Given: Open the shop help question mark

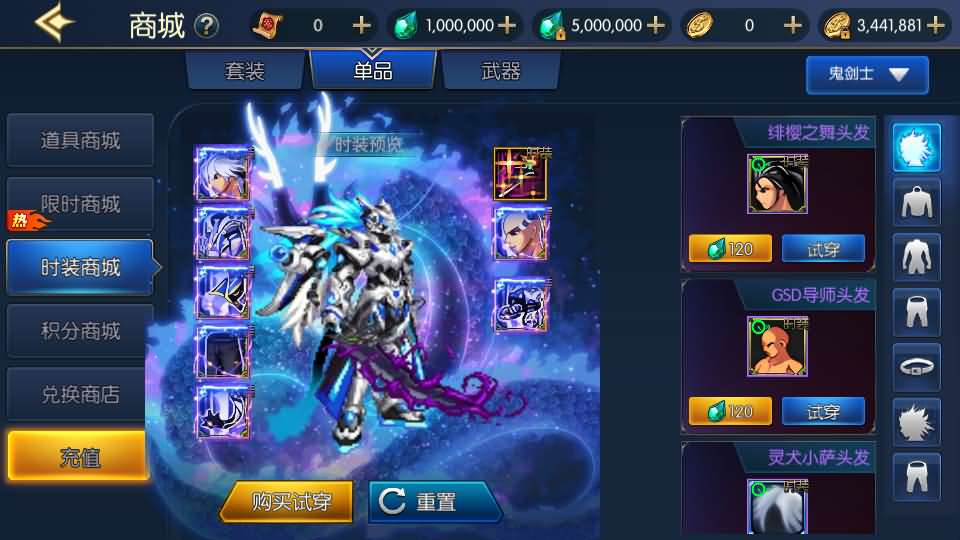Looking at the screenshot, I should [x=206, y=26].
